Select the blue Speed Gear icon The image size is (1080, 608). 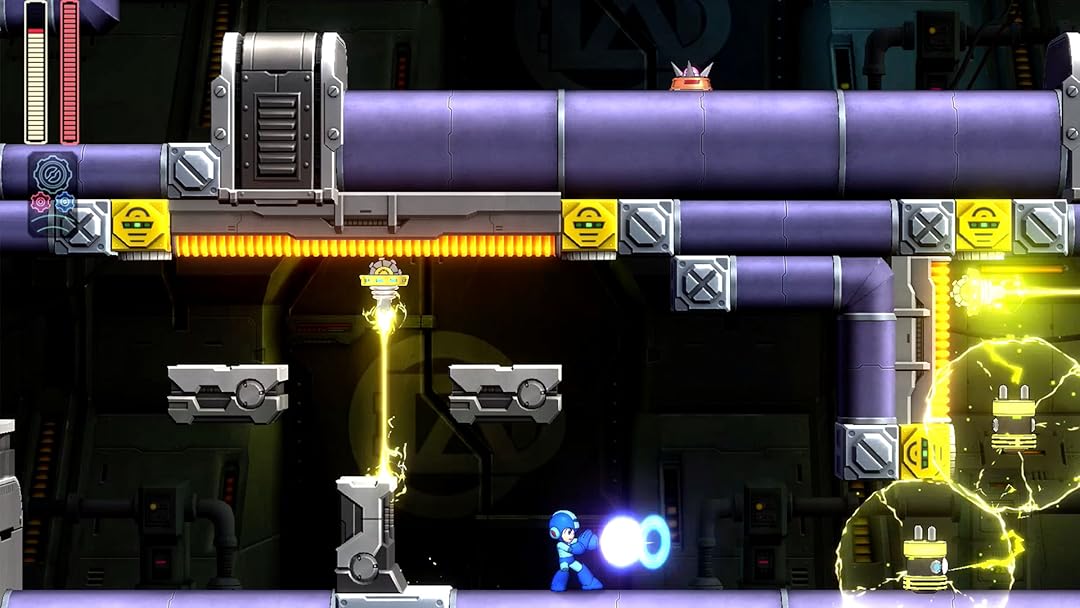click(x=65, y=202)
